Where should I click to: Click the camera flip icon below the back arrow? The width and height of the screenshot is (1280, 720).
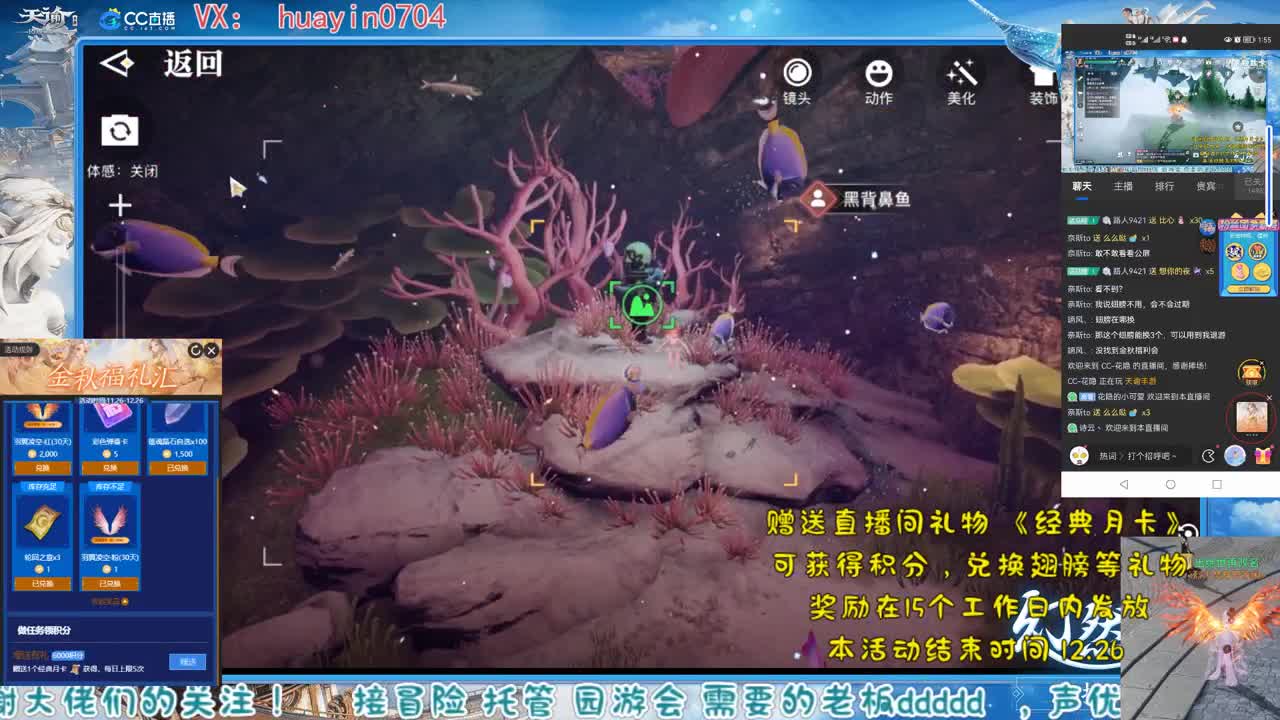point(120,131)
